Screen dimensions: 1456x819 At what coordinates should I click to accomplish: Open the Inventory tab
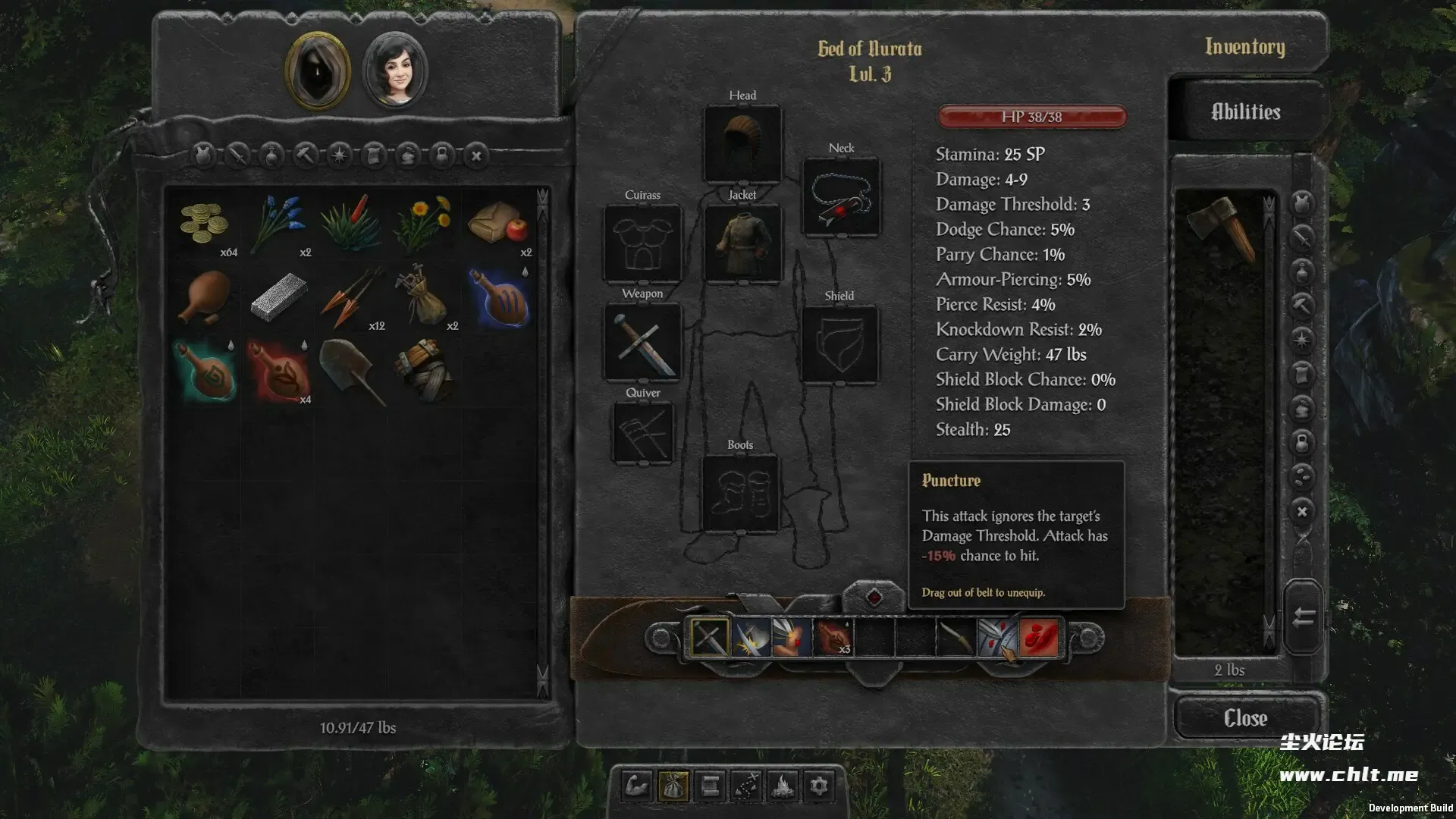coord(1244,47)
